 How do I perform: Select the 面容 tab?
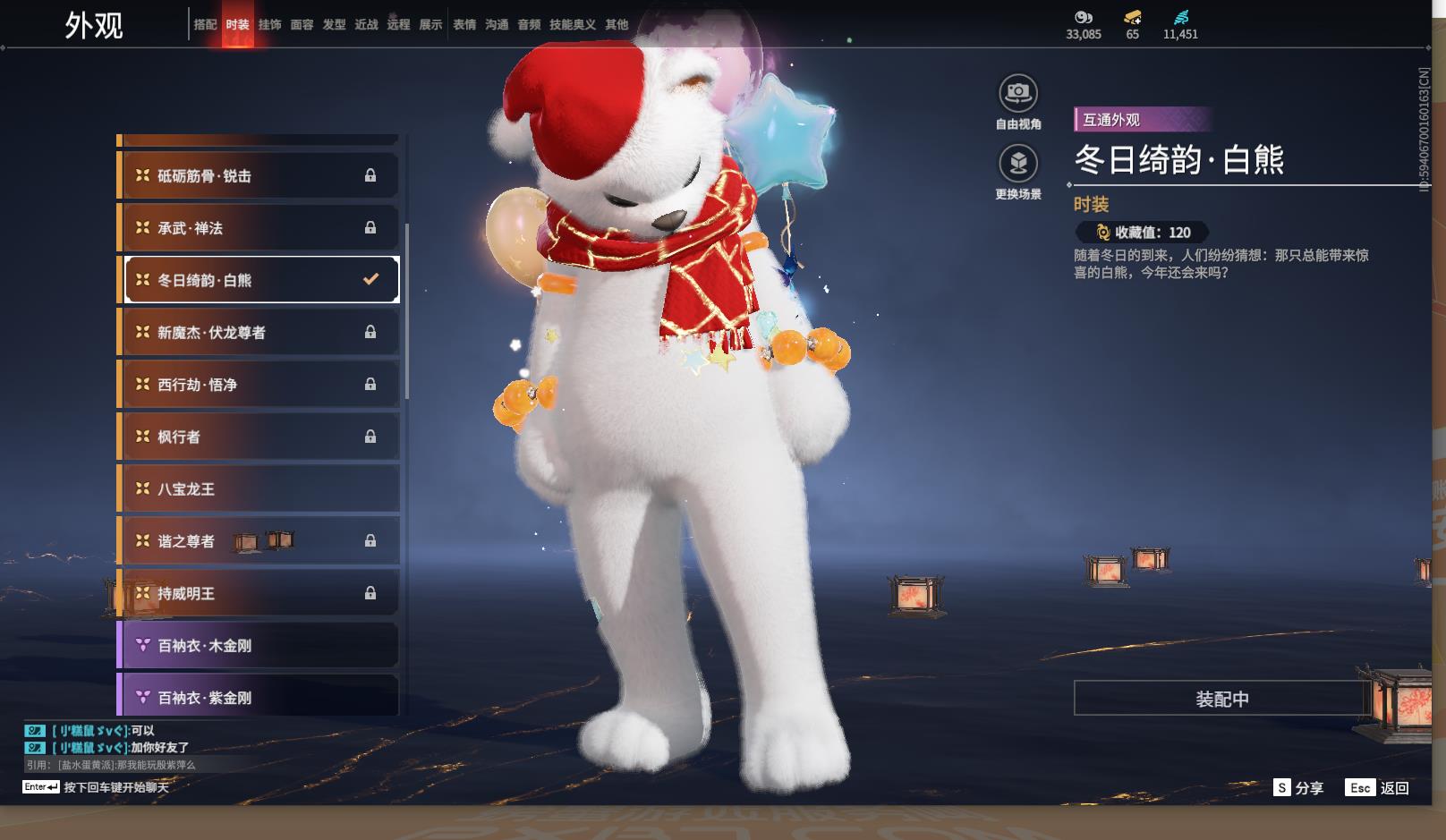click(302, 25)
